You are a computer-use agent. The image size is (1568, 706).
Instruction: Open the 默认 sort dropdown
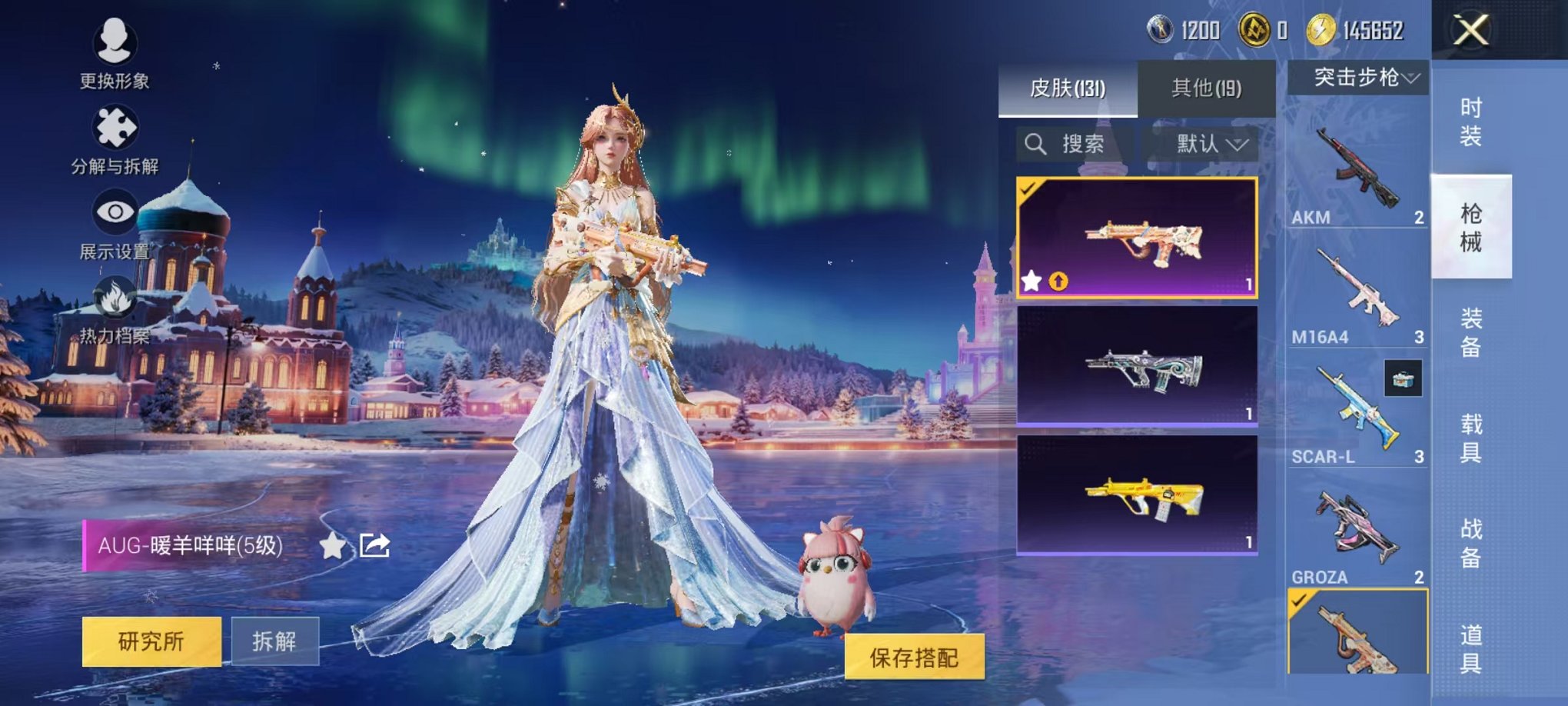1205,145
